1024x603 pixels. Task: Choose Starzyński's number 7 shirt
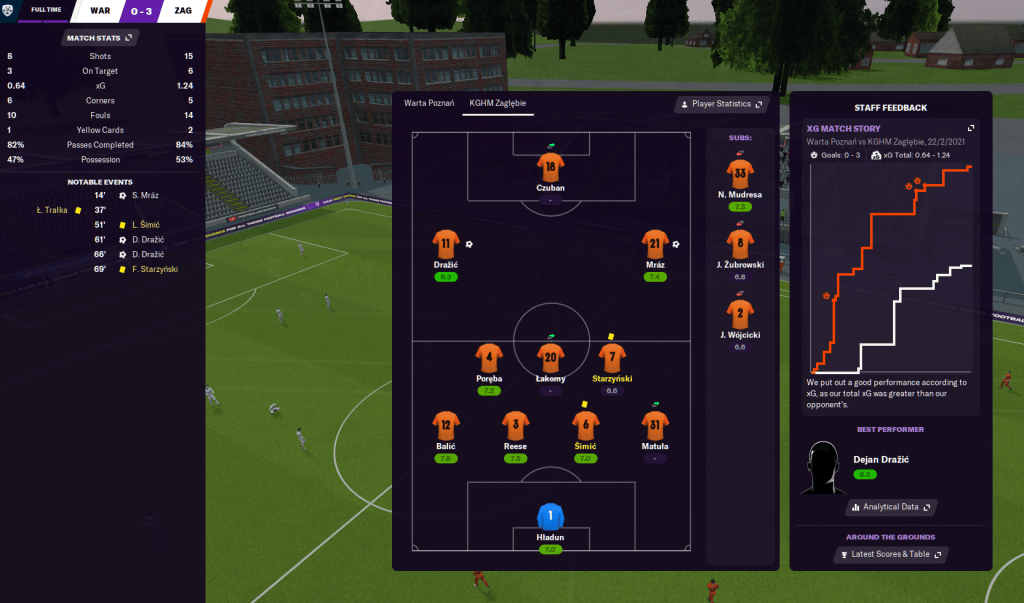point(612,357)
